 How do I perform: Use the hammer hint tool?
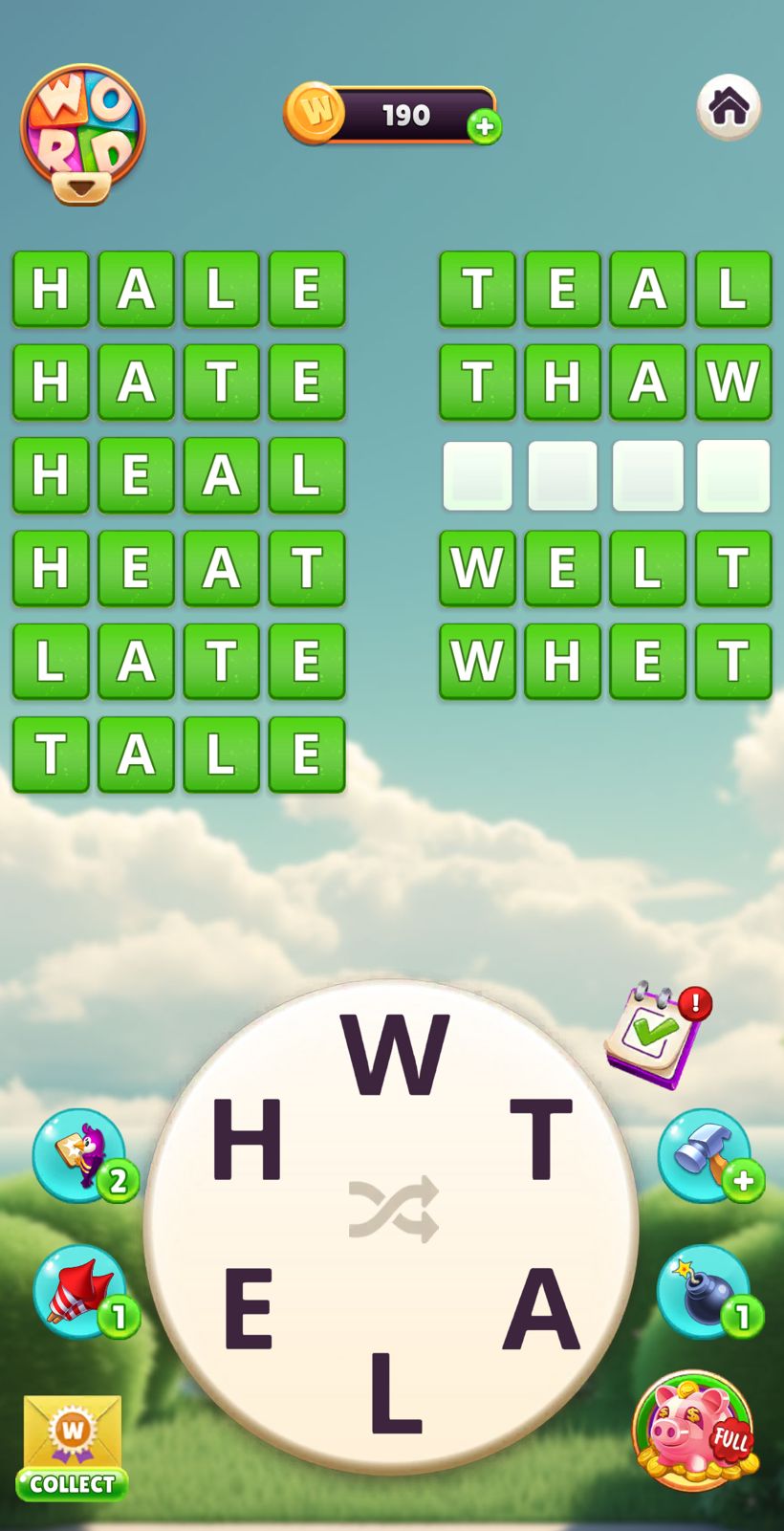[704, 1155]
